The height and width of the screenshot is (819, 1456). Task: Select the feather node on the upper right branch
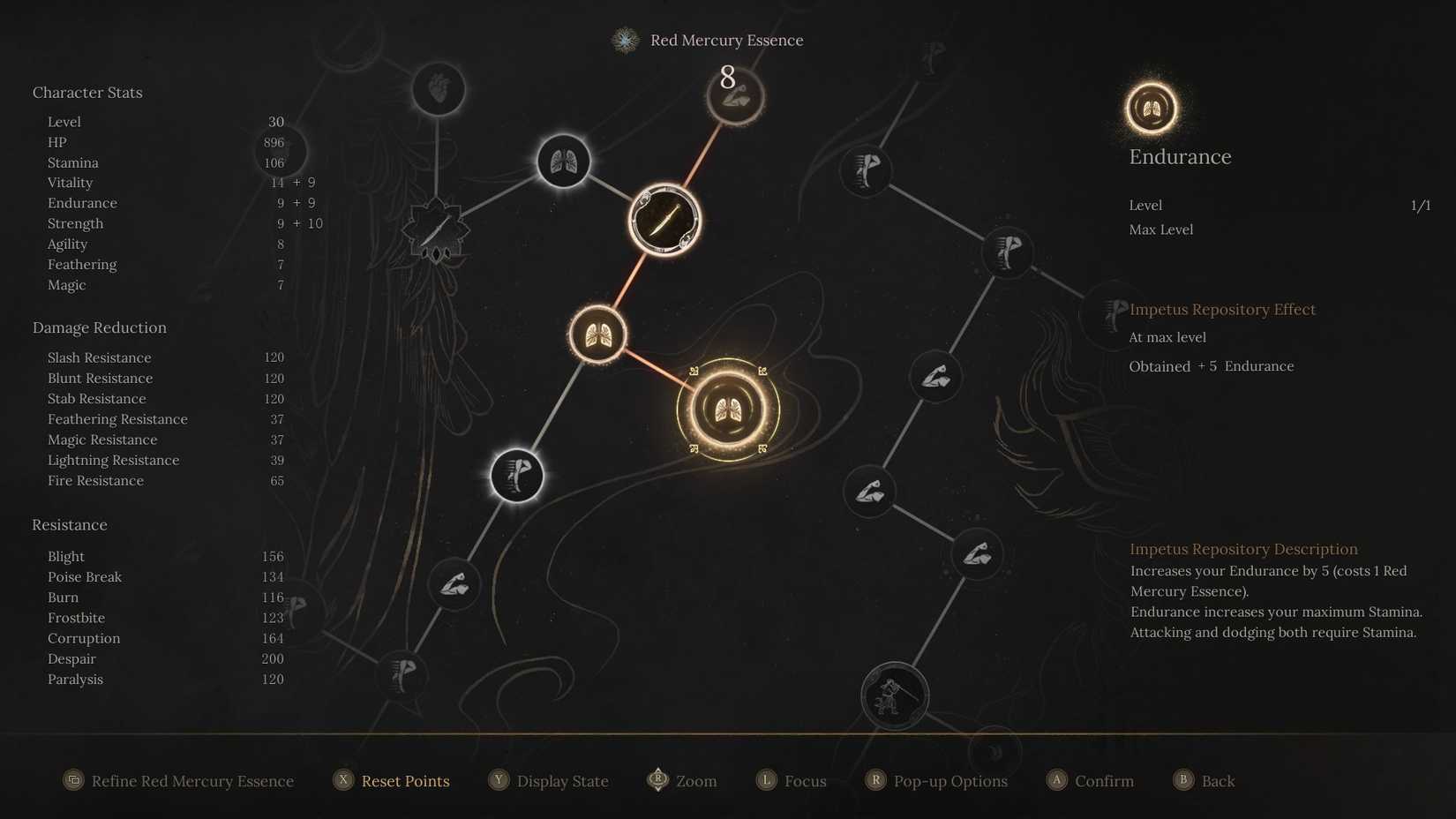click(866, 172)
